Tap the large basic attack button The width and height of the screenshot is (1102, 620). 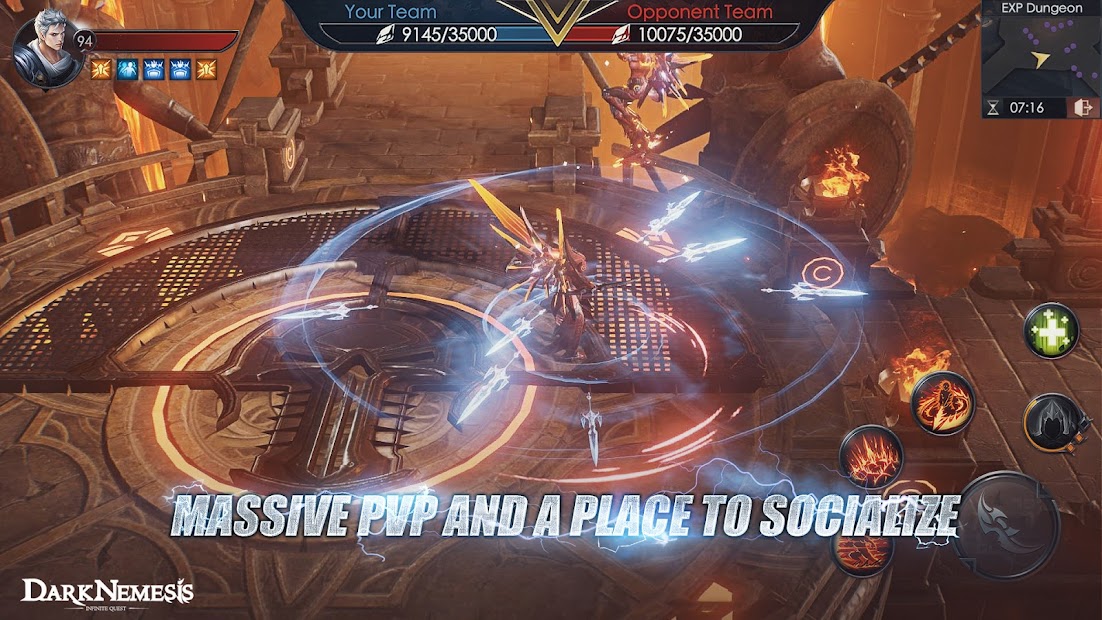[1006, 523]
